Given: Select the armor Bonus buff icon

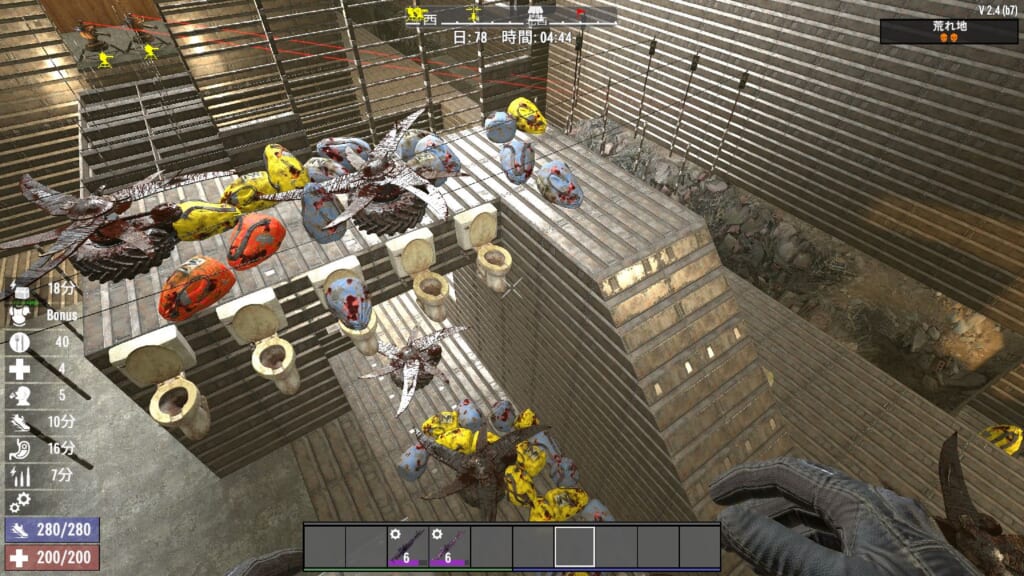Looking at the screenshot, I should pos(19,314).
